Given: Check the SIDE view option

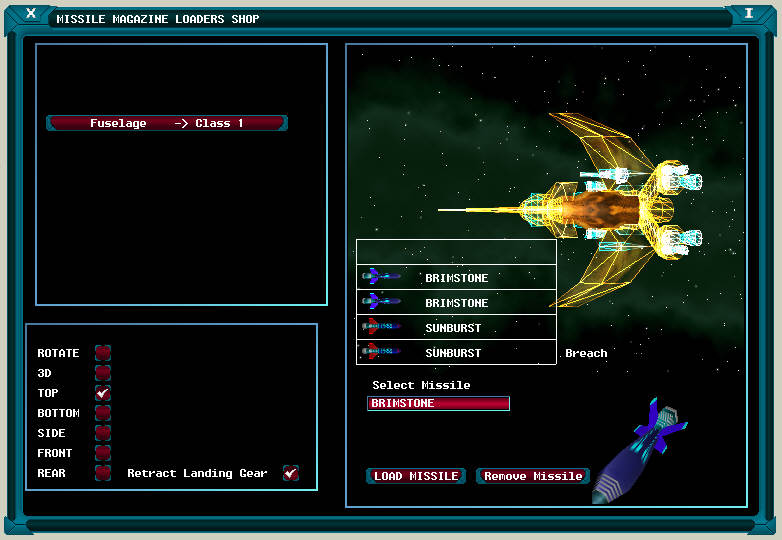Looking at the screenshot, I should pyautogui.click(x=103, y=433).
